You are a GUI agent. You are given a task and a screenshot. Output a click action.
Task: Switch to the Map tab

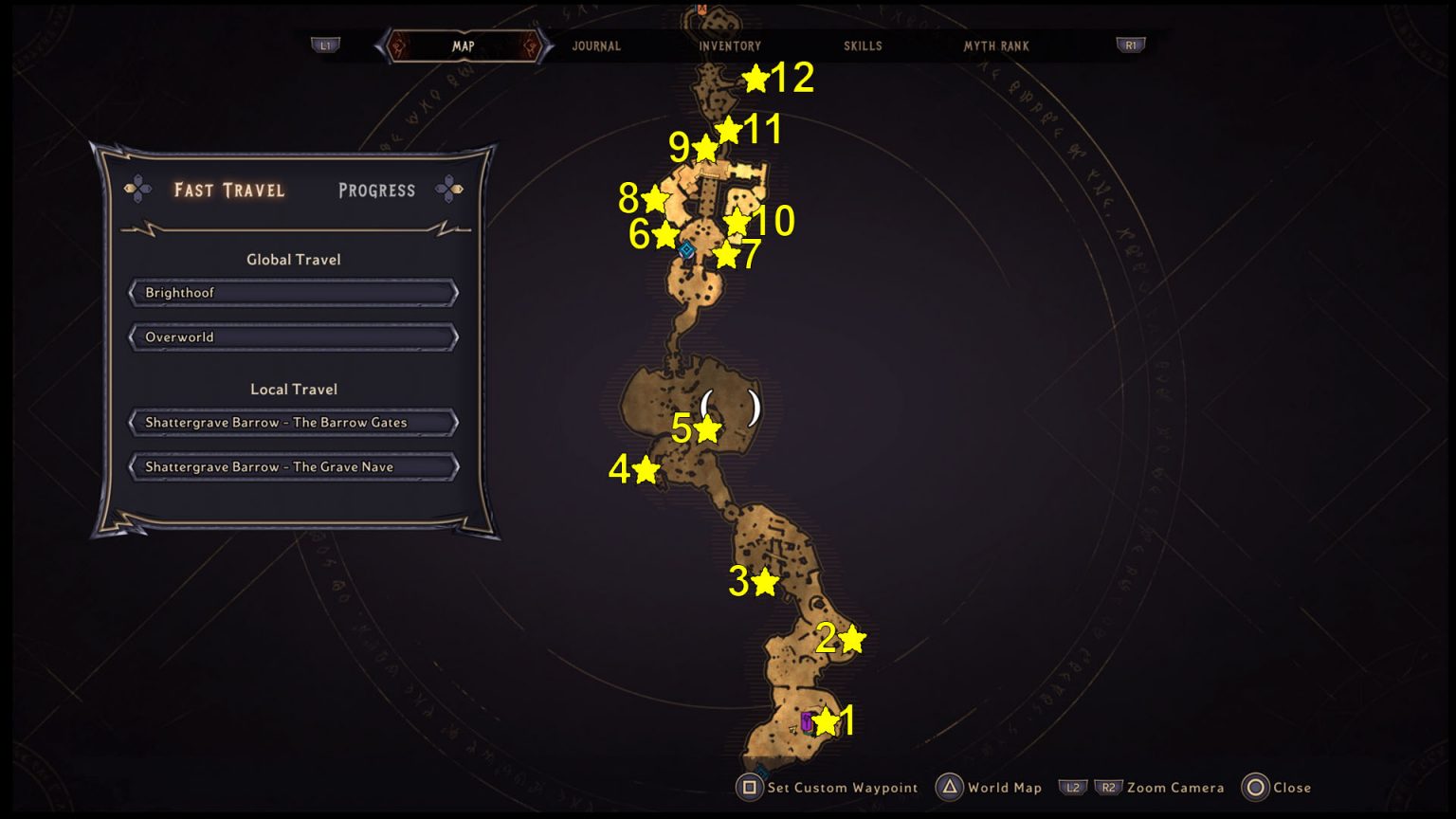tap(463, 45)
